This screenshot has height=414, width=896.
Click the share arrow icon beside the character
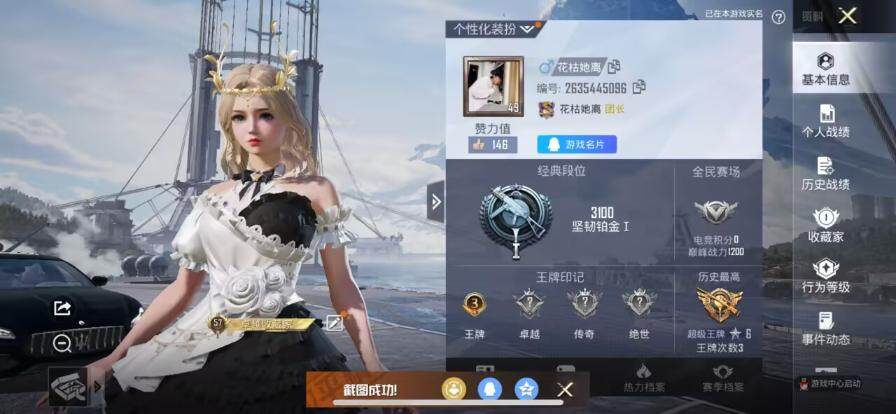click(62, 308)
